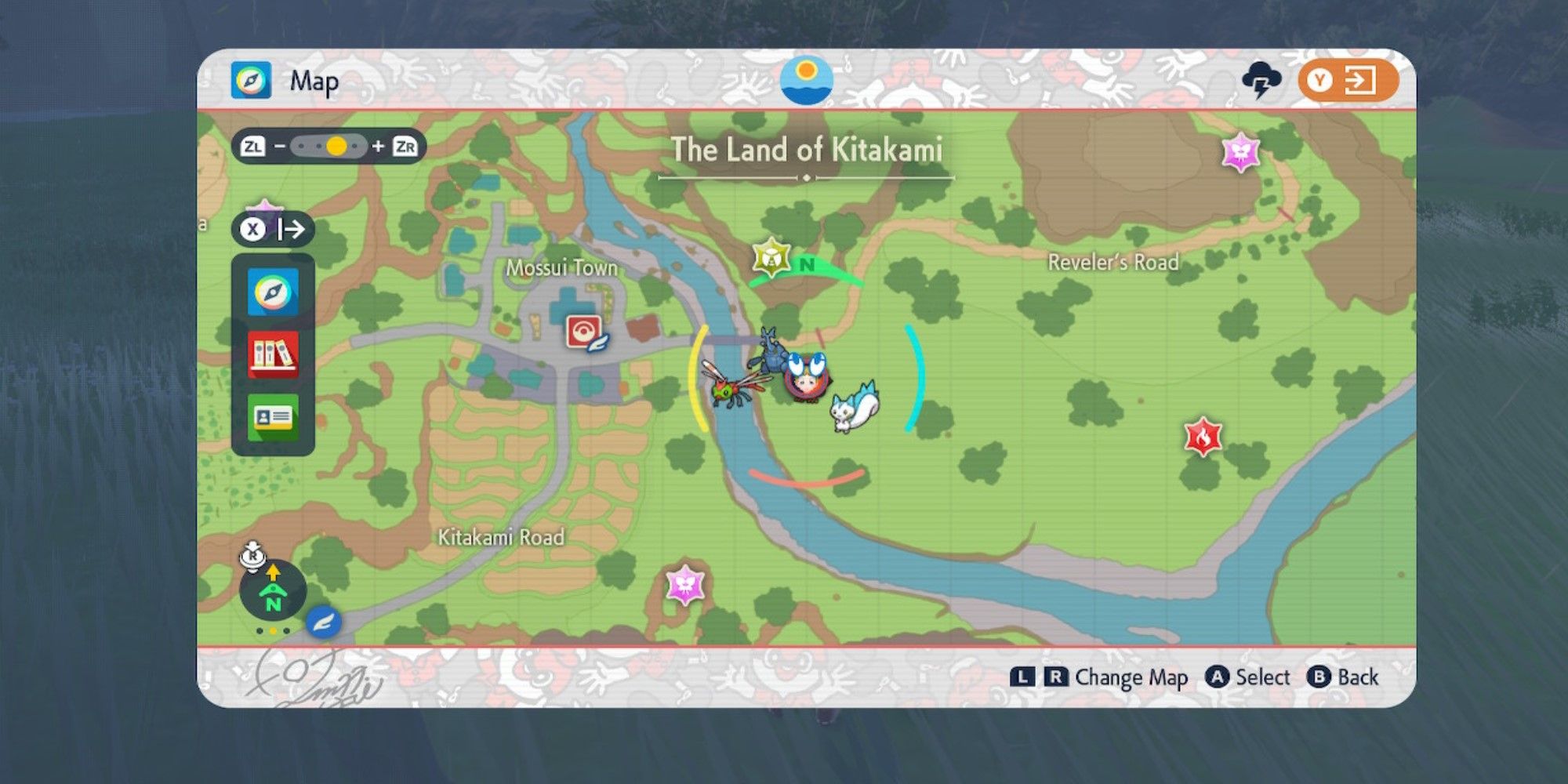The width and height of the screenshot is (1568, 784).
Task: Click the sun-over-water time icon at top center
Action: (x=808, y=78)
